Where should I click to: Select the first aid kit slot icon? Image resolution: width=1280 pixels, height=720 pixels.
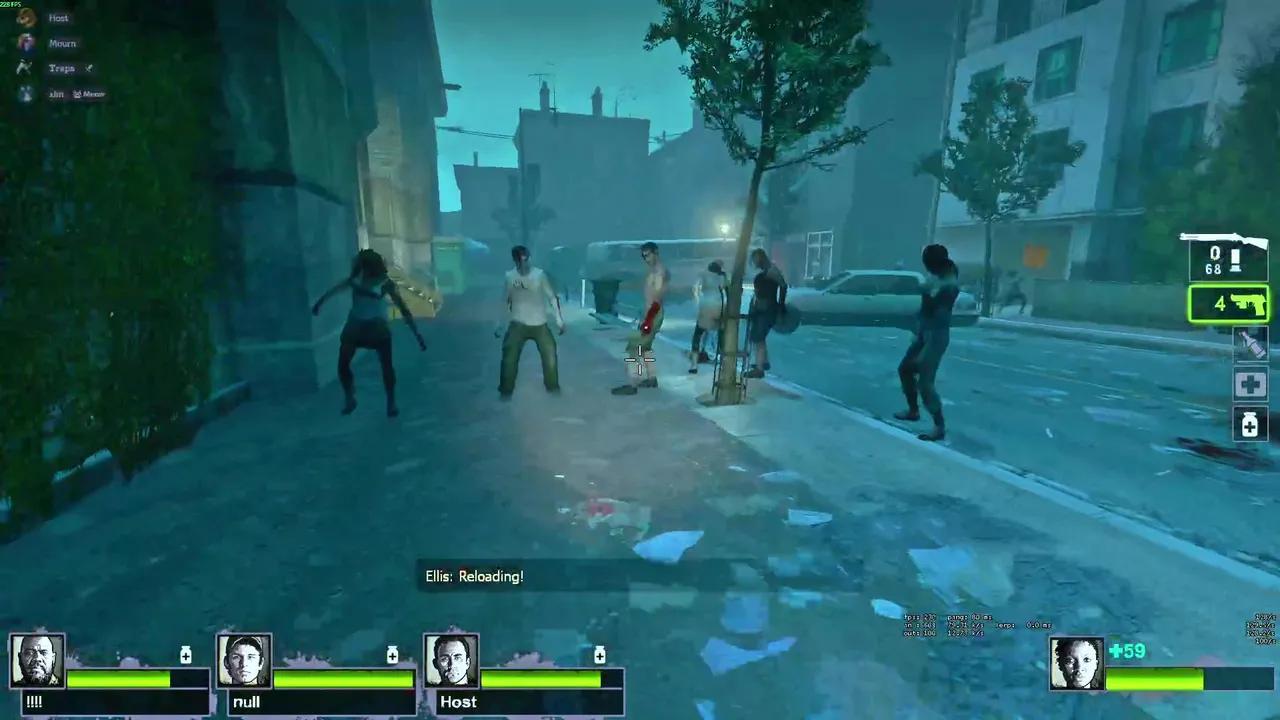1250,385
